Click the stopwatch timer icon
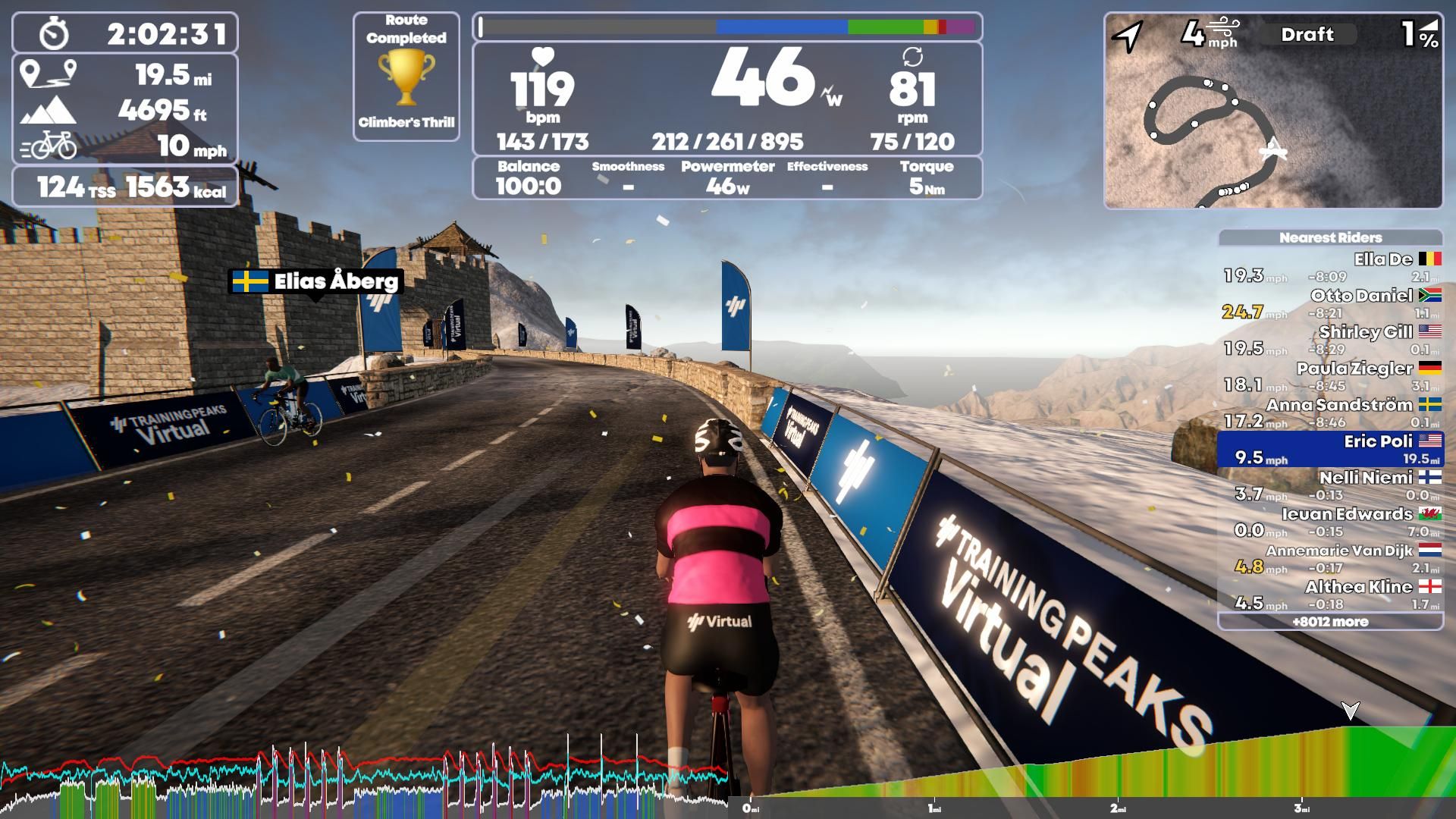The height and width of the screenshot is (819, 1456). point(52,30)
